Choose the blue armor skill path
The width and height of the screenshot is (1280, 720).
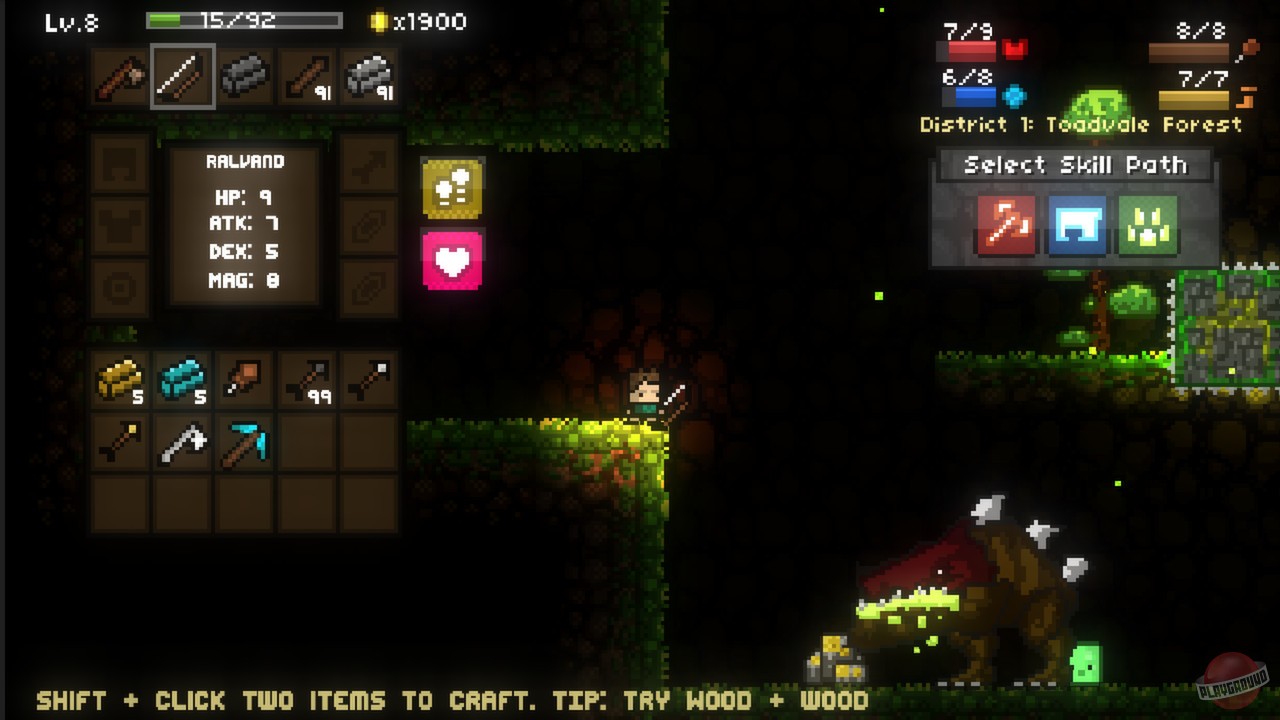pos(1075,226)
